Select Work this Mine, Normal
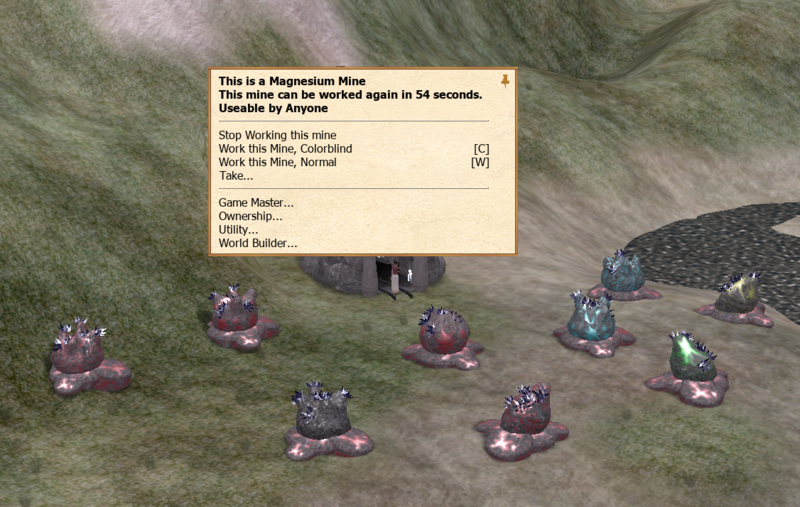This screenshot has width=800, height=507. pos(277,162)
